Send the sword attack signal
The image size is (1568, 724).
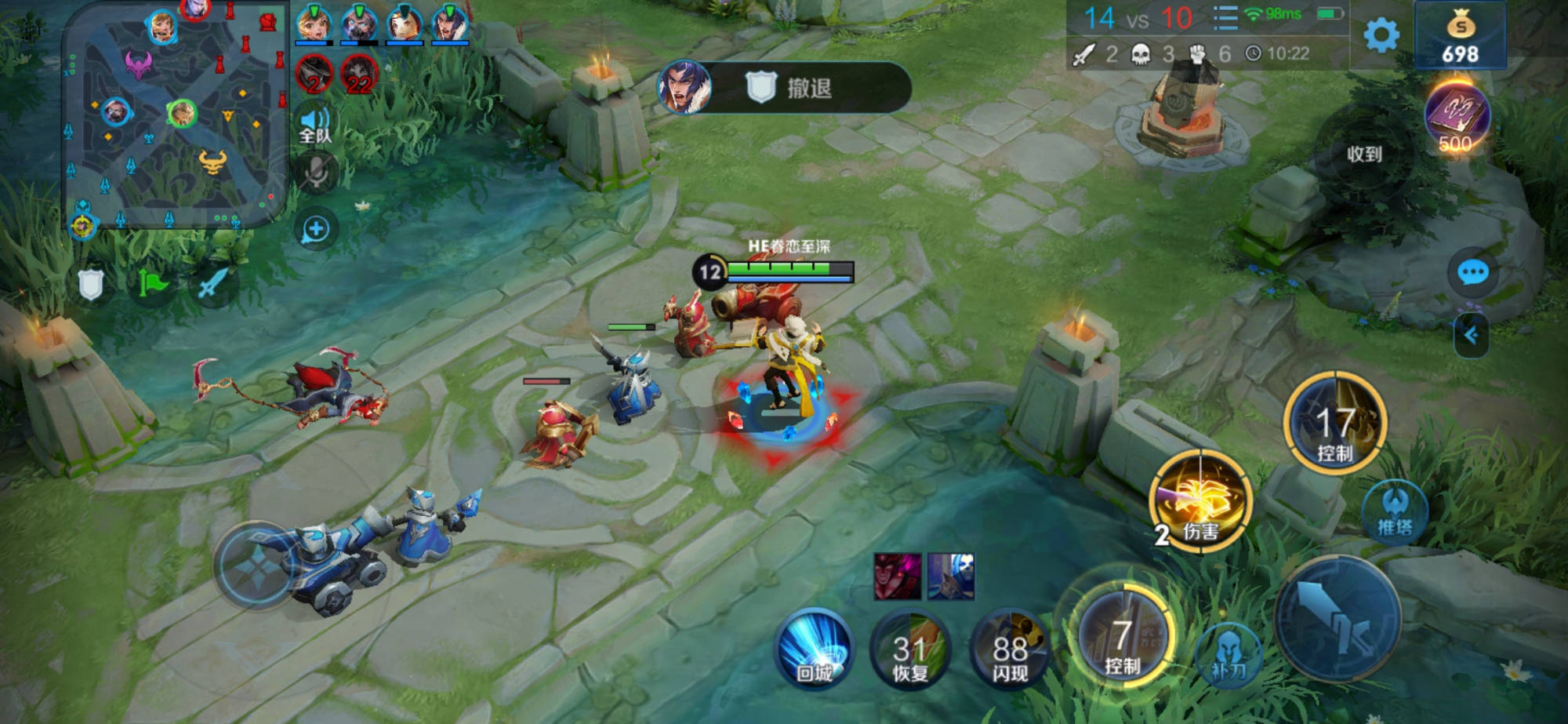pos(212,284)
